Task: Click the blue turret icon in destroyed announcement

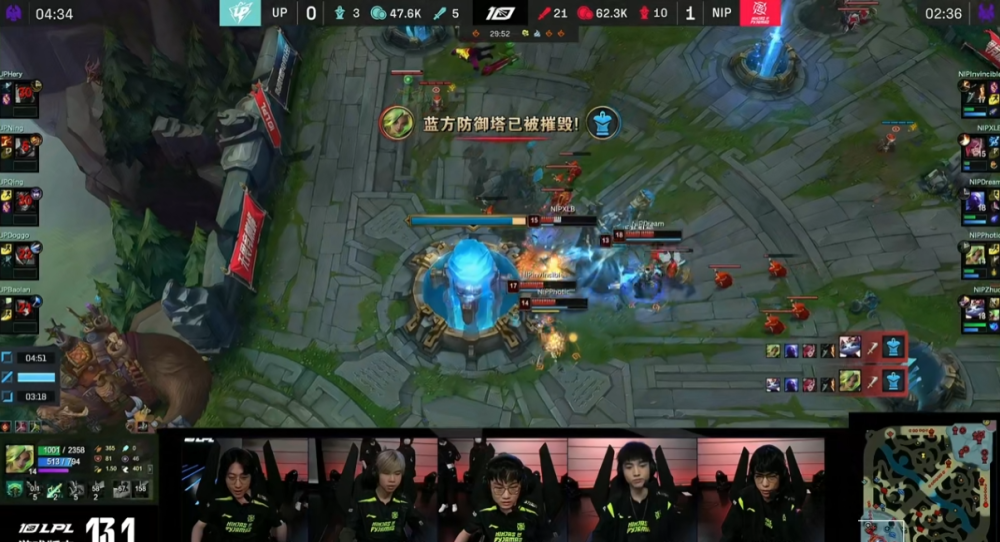Action: [603, 123]
